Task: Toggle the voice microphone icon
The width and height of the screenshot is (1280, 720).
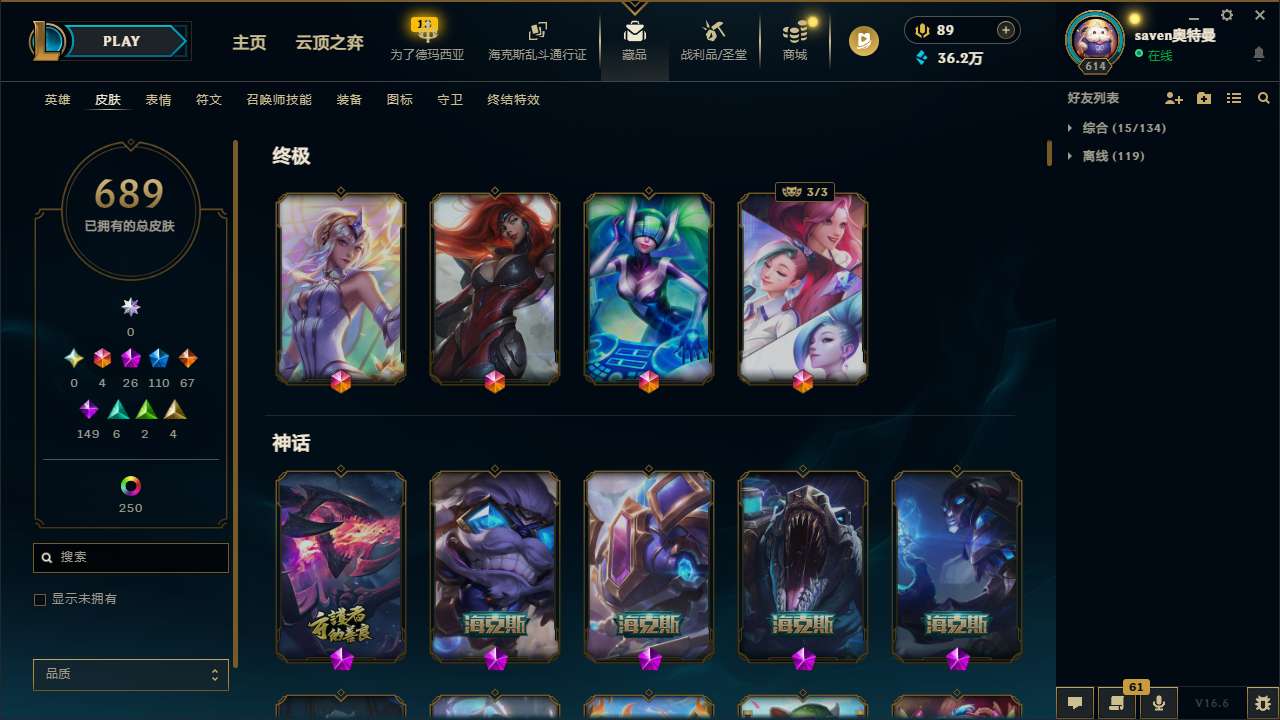Action: (1157, 701)
